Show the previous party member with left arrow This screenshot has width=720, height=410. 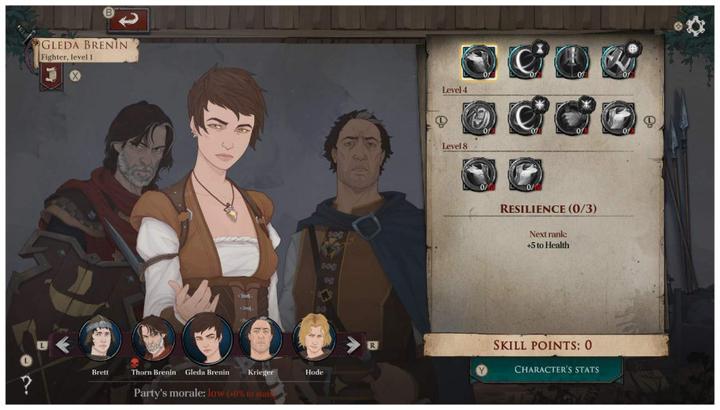(63, 345)
